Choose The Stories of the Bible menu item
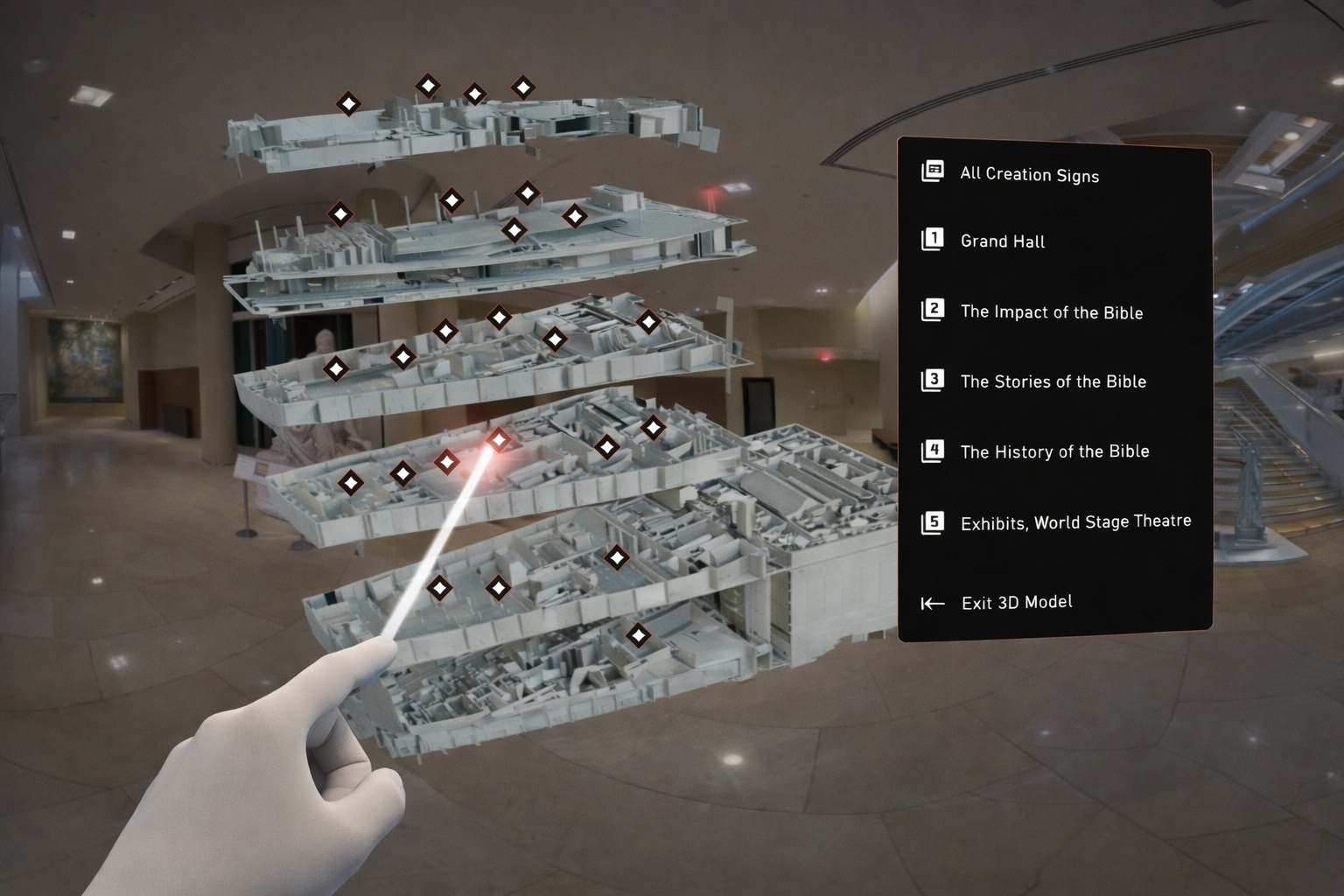The height and width of the screenshot is (896, 1344). [x=1053, y=381]
